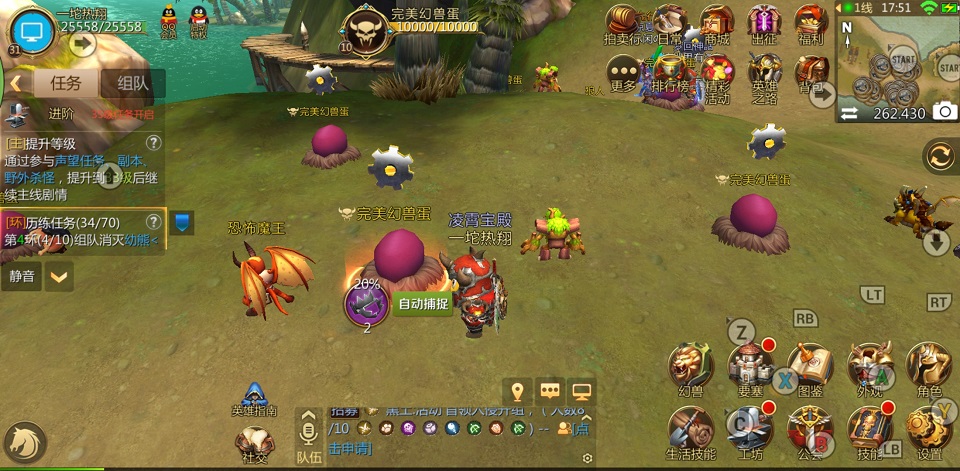This screenshot has width=960, height=471.
Task: Open the 幻兽 pet menu
Action: pos(691,369)
